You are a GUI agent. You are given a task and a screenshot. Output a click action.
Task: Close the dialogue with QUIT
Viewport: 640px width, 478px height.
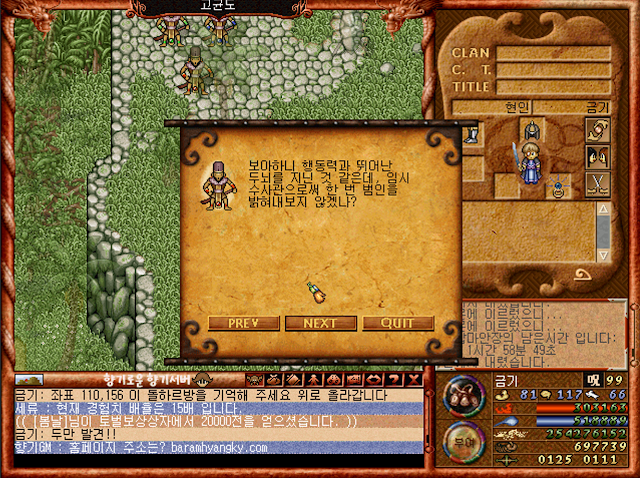click(x=398, y=323)
